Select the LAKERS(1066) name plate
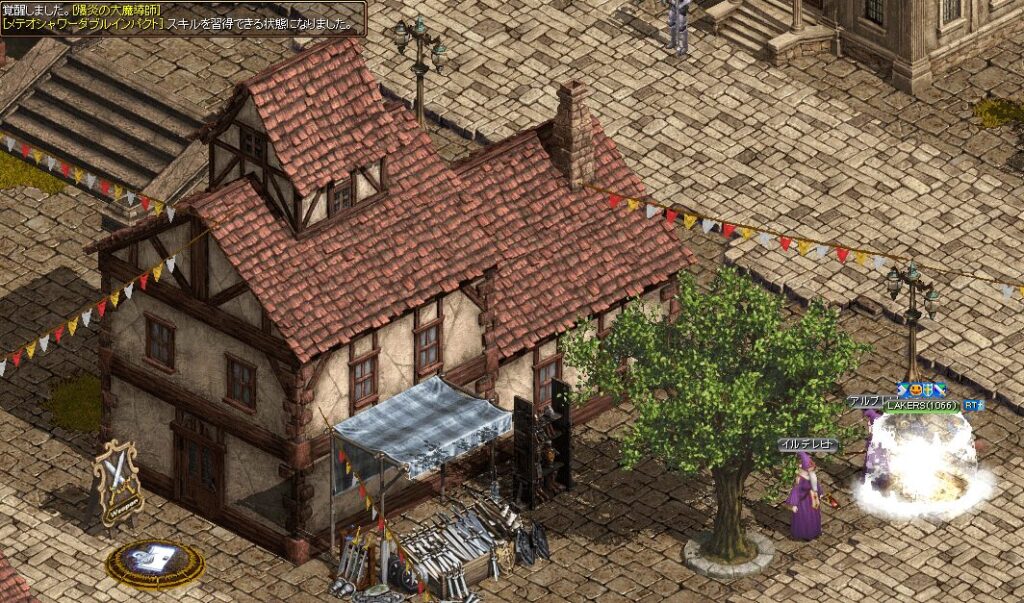1024x603 pixels. [x=920, y=405]
